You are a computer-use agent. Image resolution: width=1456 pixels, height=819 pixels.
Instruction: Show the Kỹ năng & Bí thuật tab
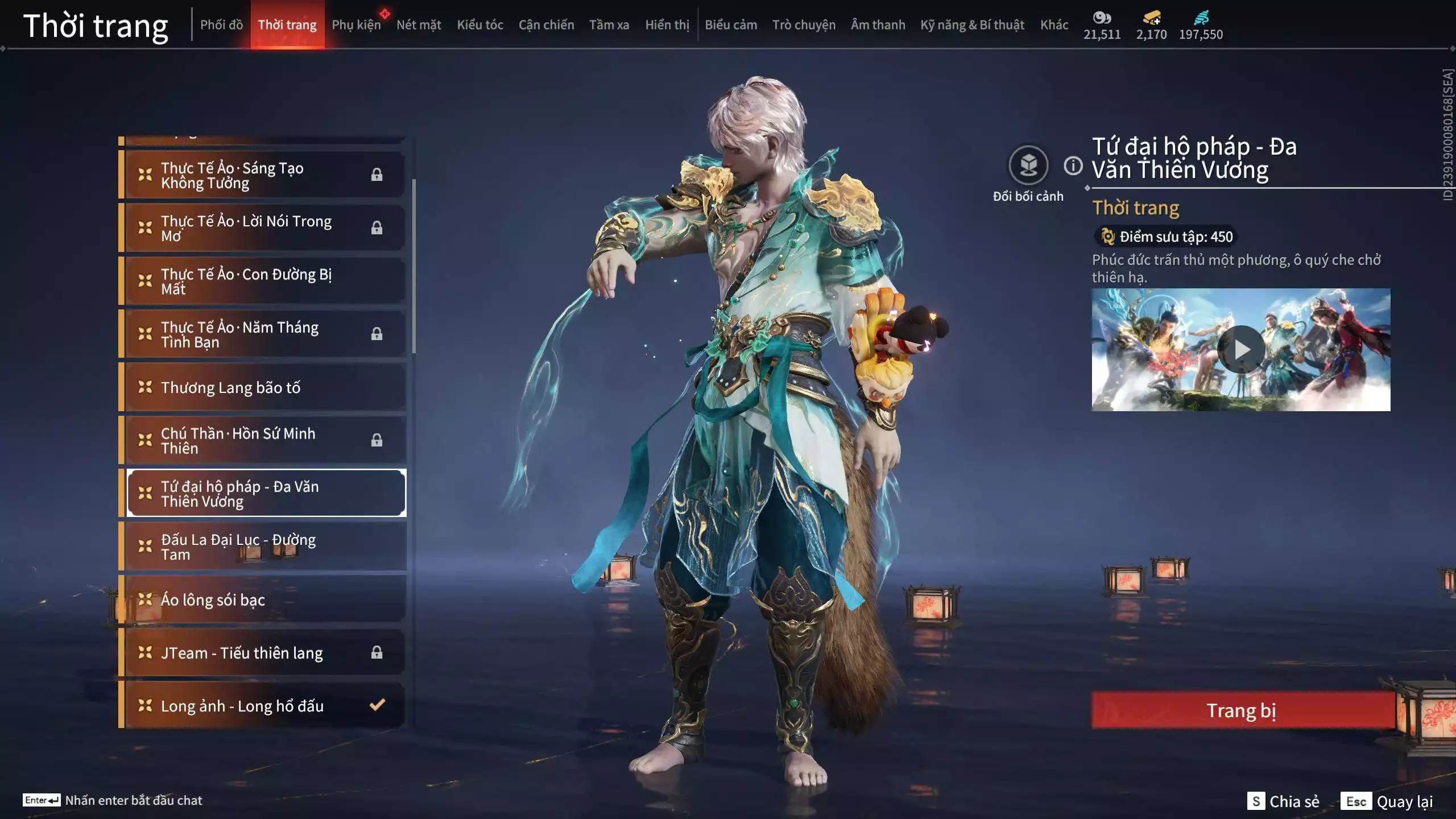[x=972, y=25]
